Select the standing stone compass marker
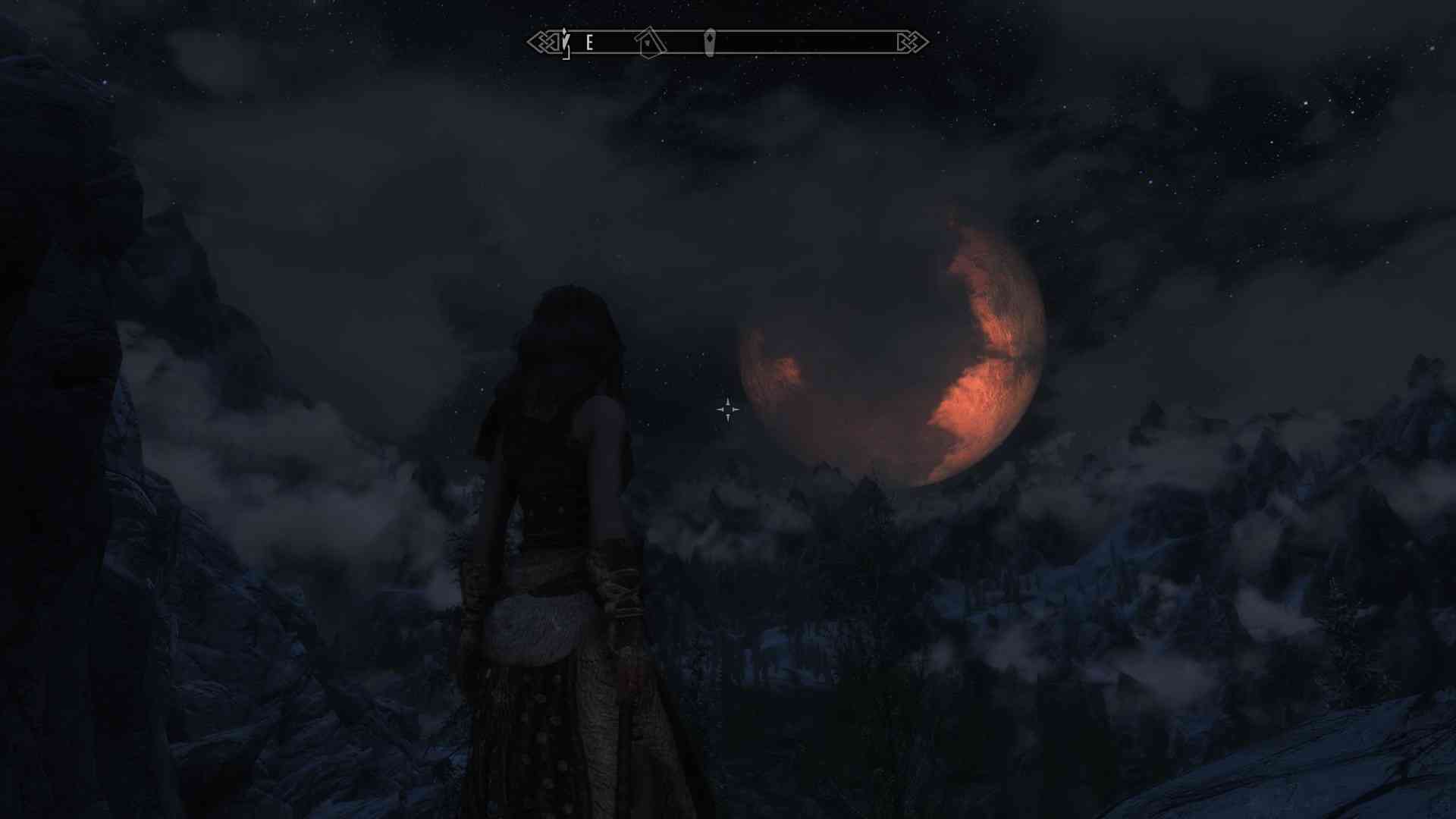 click(x=709, y=42)
